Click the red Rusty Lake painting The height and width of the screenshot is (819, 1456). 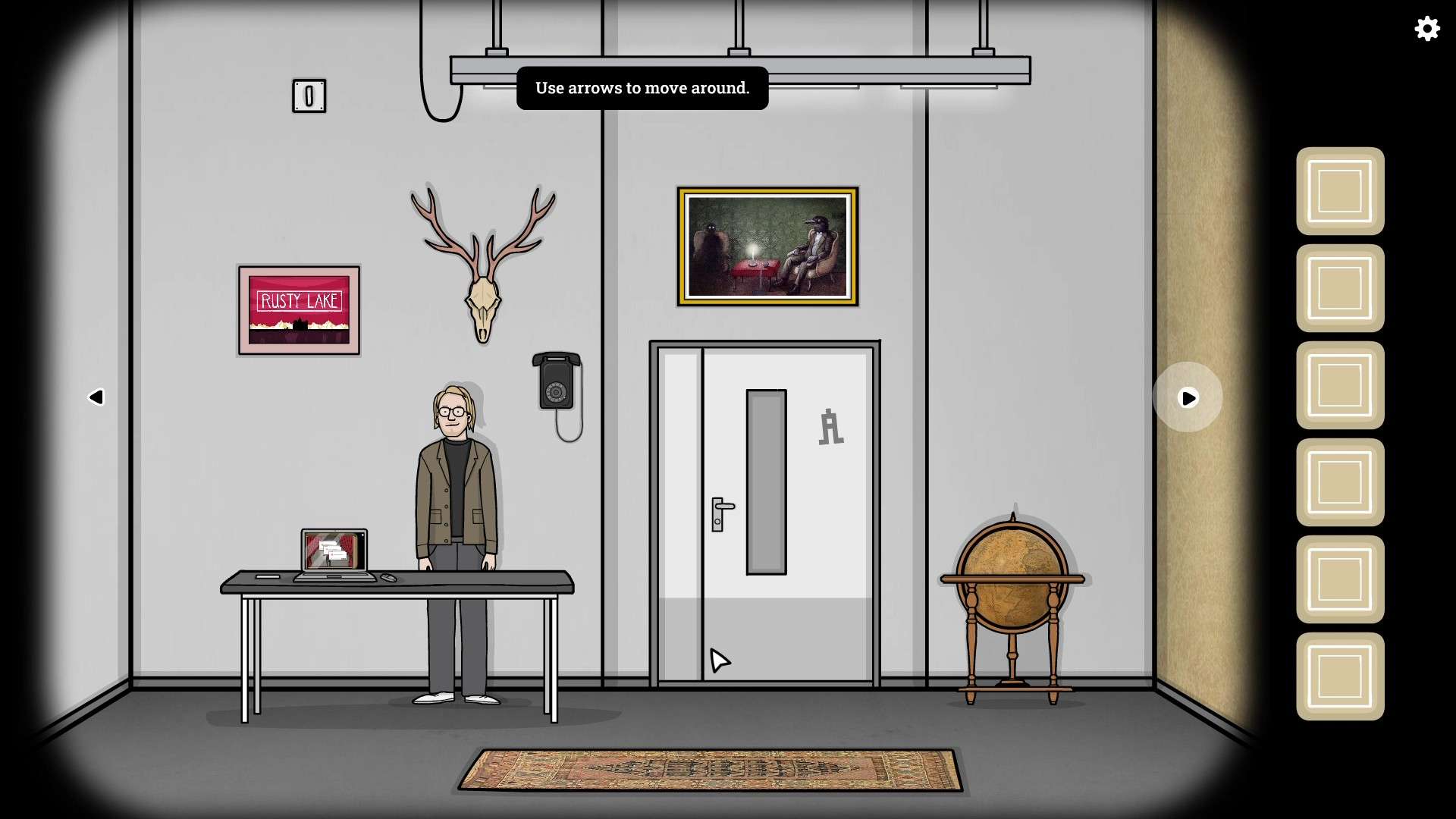click(298, 308)
